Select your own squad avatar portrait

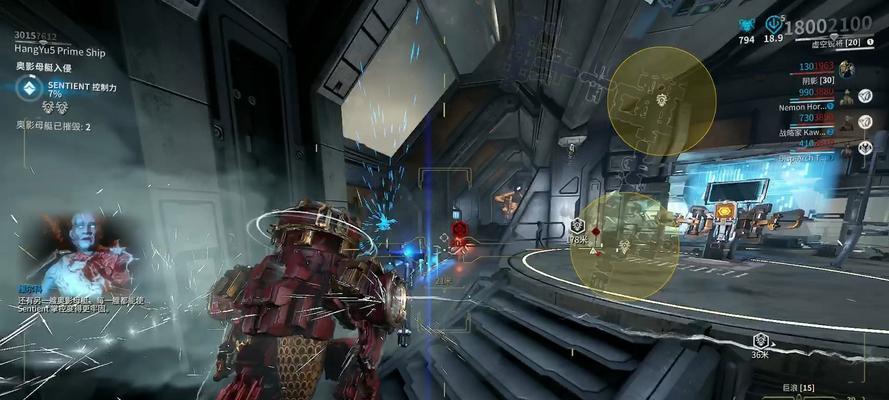[847, 68]
